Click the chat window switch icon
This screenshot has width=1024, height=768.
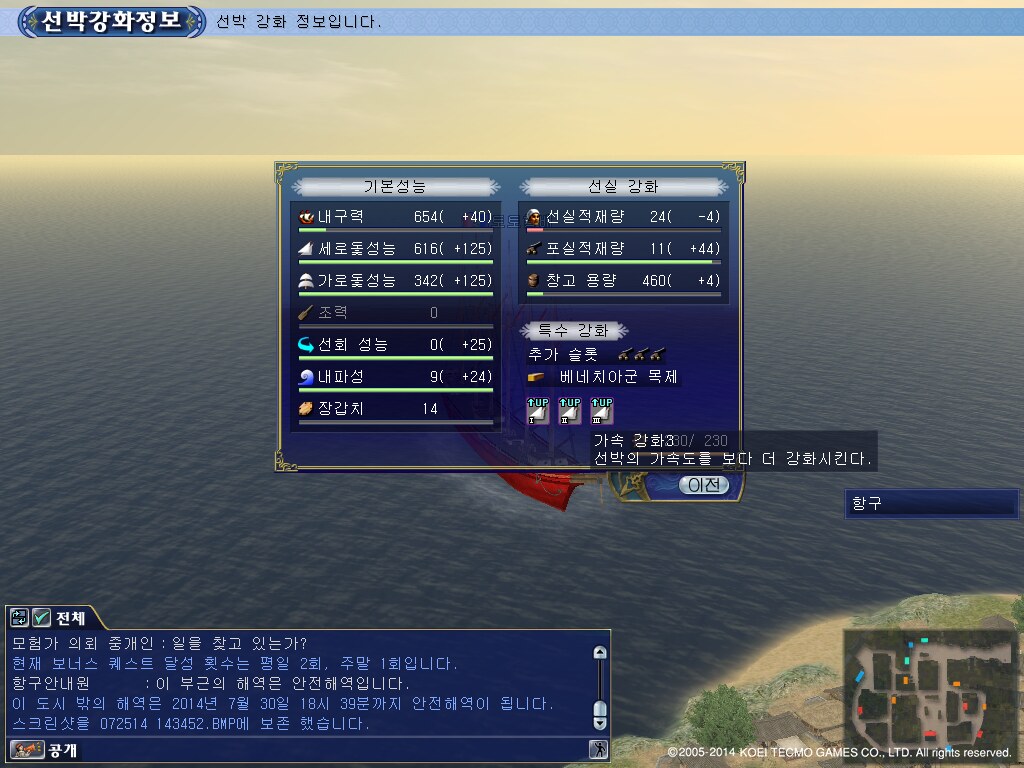pos(20,618)
